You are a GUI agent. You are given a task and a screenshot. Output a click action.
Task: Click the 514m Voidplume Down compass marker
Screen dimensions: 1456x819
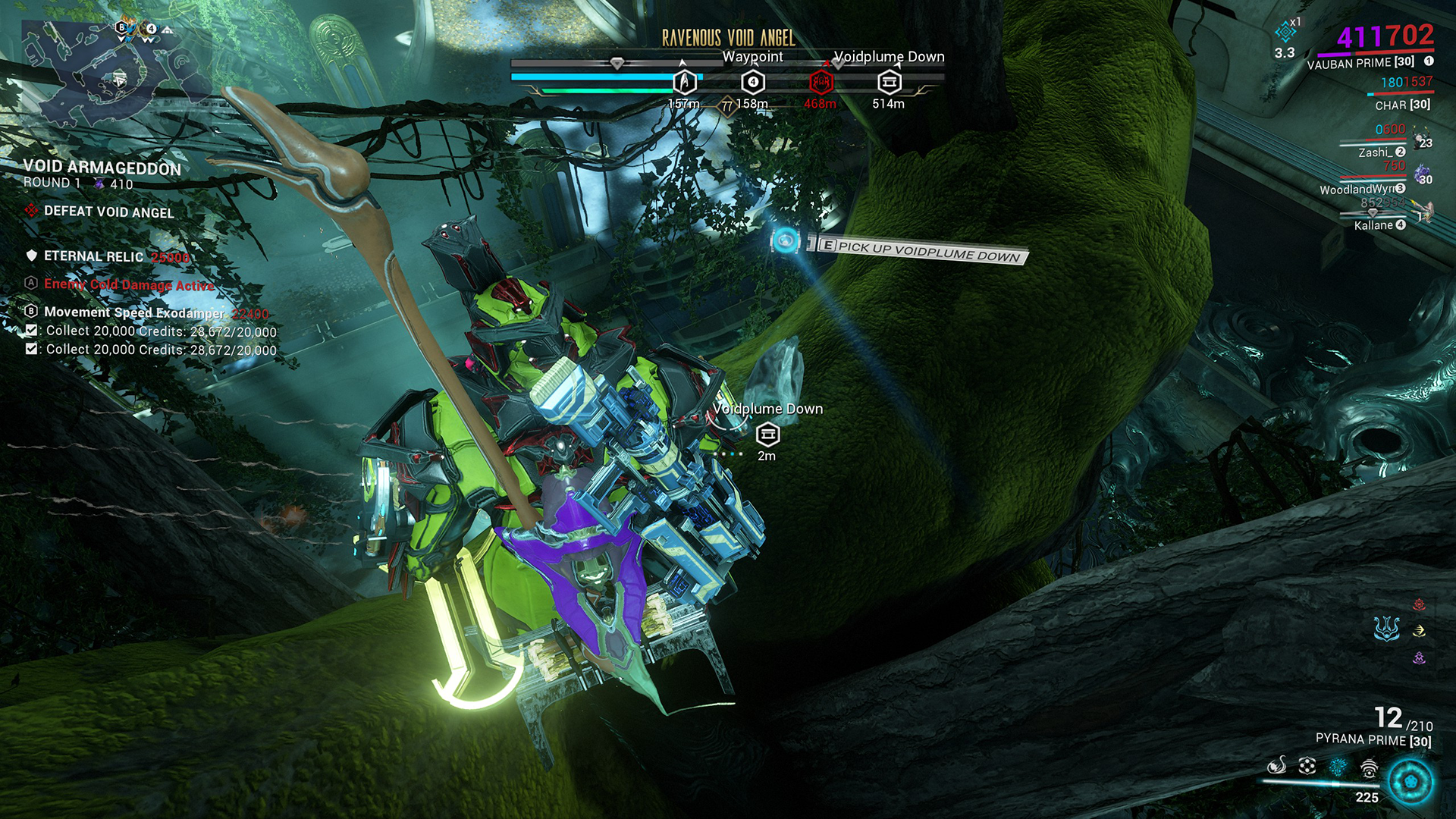(x=889, y=82)
